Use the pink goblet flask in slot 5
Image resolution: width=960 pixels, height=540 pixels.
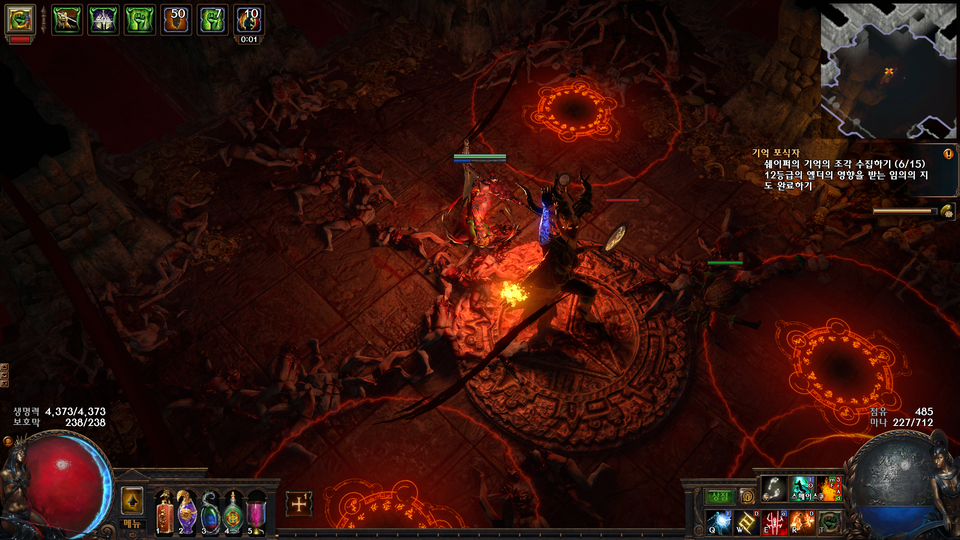click(x=257, y=512)
